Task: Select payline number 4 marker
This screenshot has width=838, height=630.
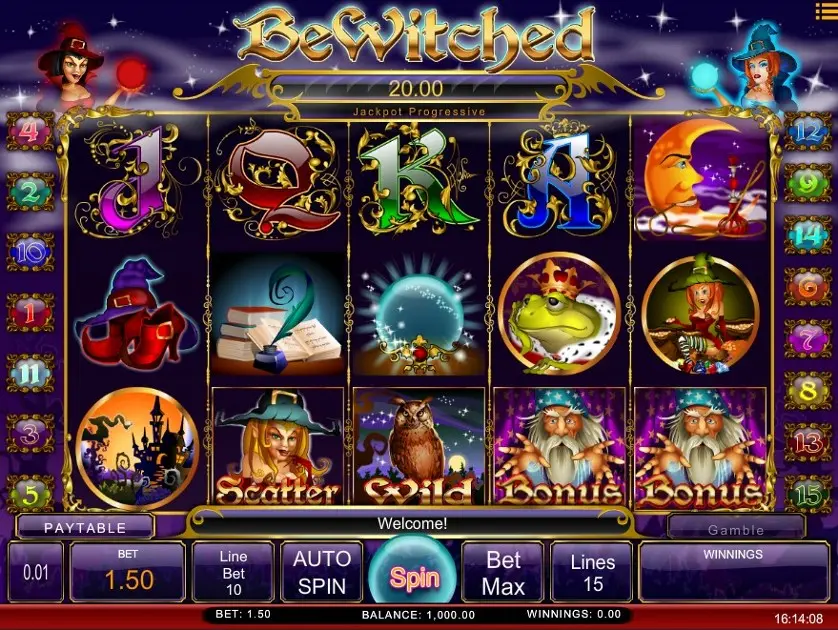Action: (x=30, y=131)
